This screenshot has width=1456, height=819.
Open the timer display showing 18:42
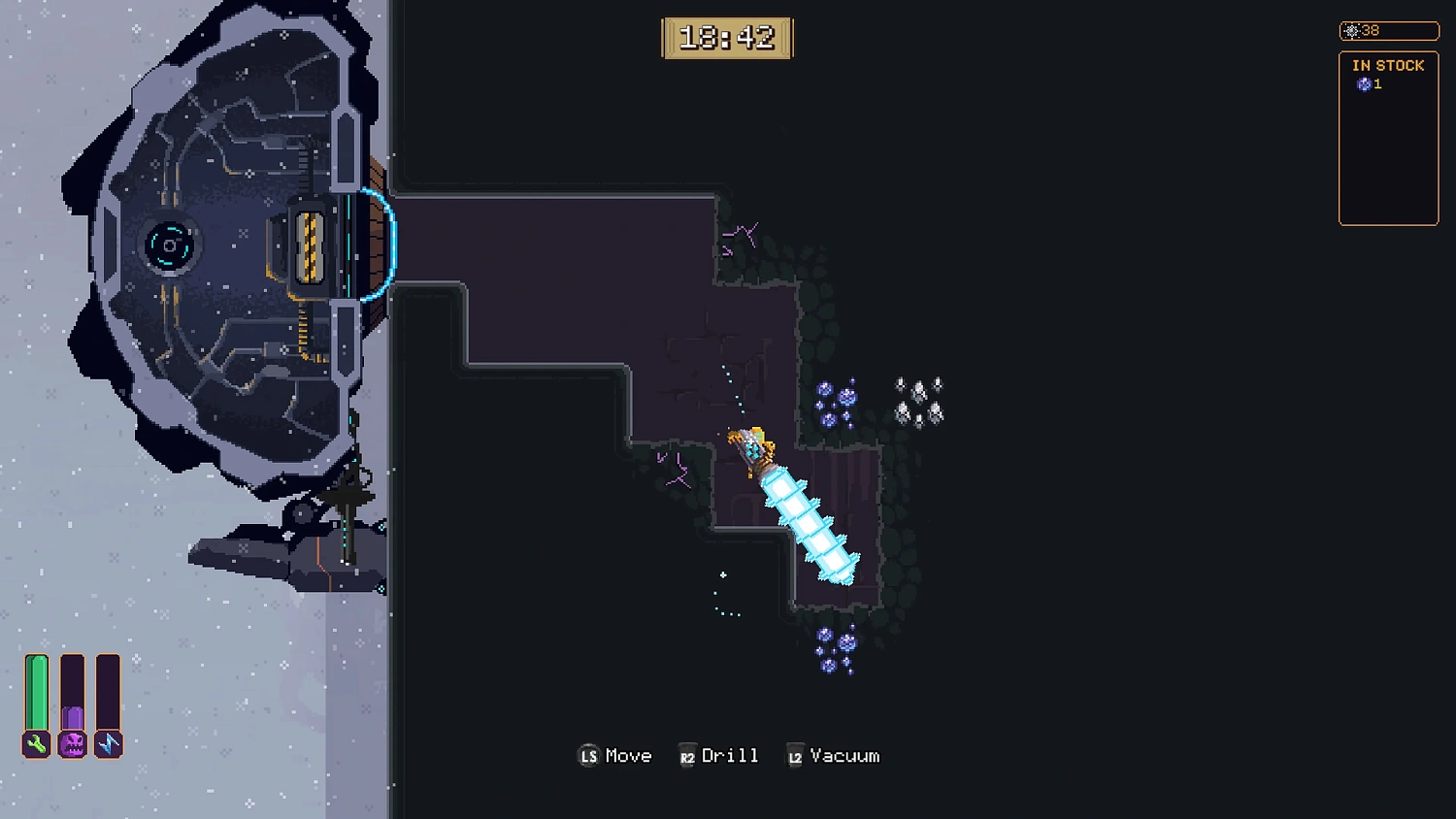[728, 38]
